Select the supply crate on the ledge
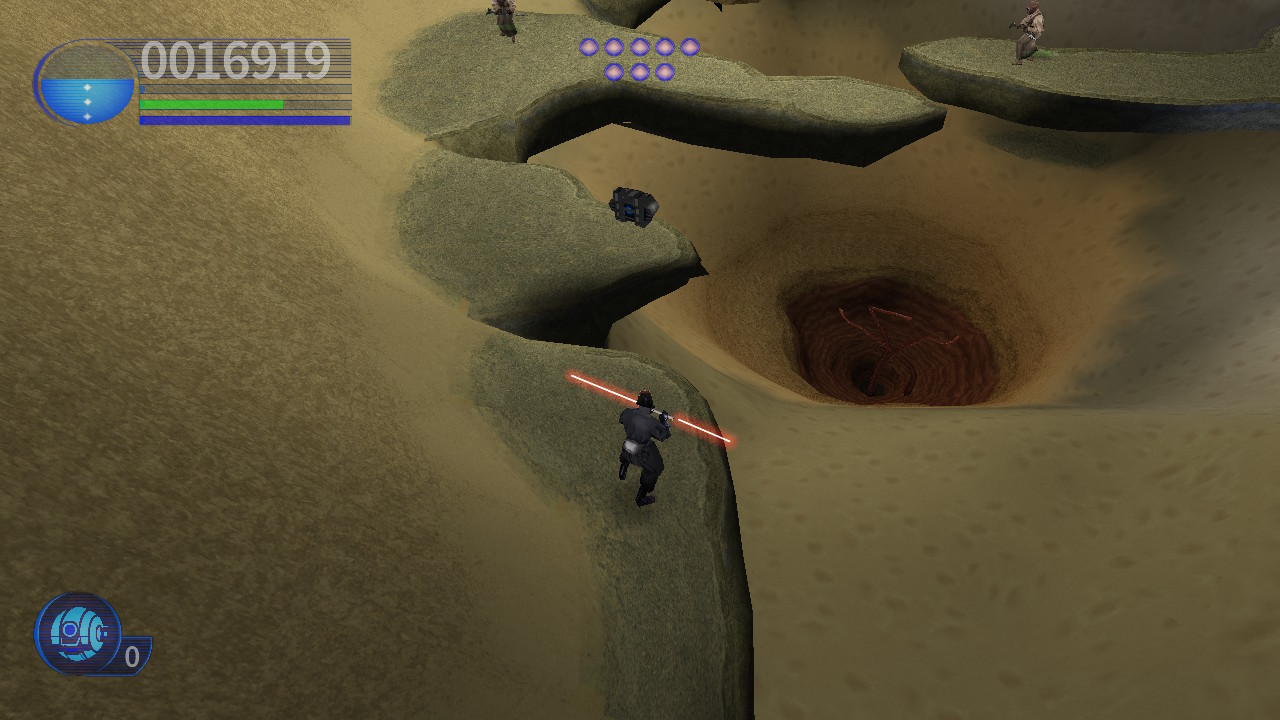Screen dimensions: 1280x720 [633, 206]
